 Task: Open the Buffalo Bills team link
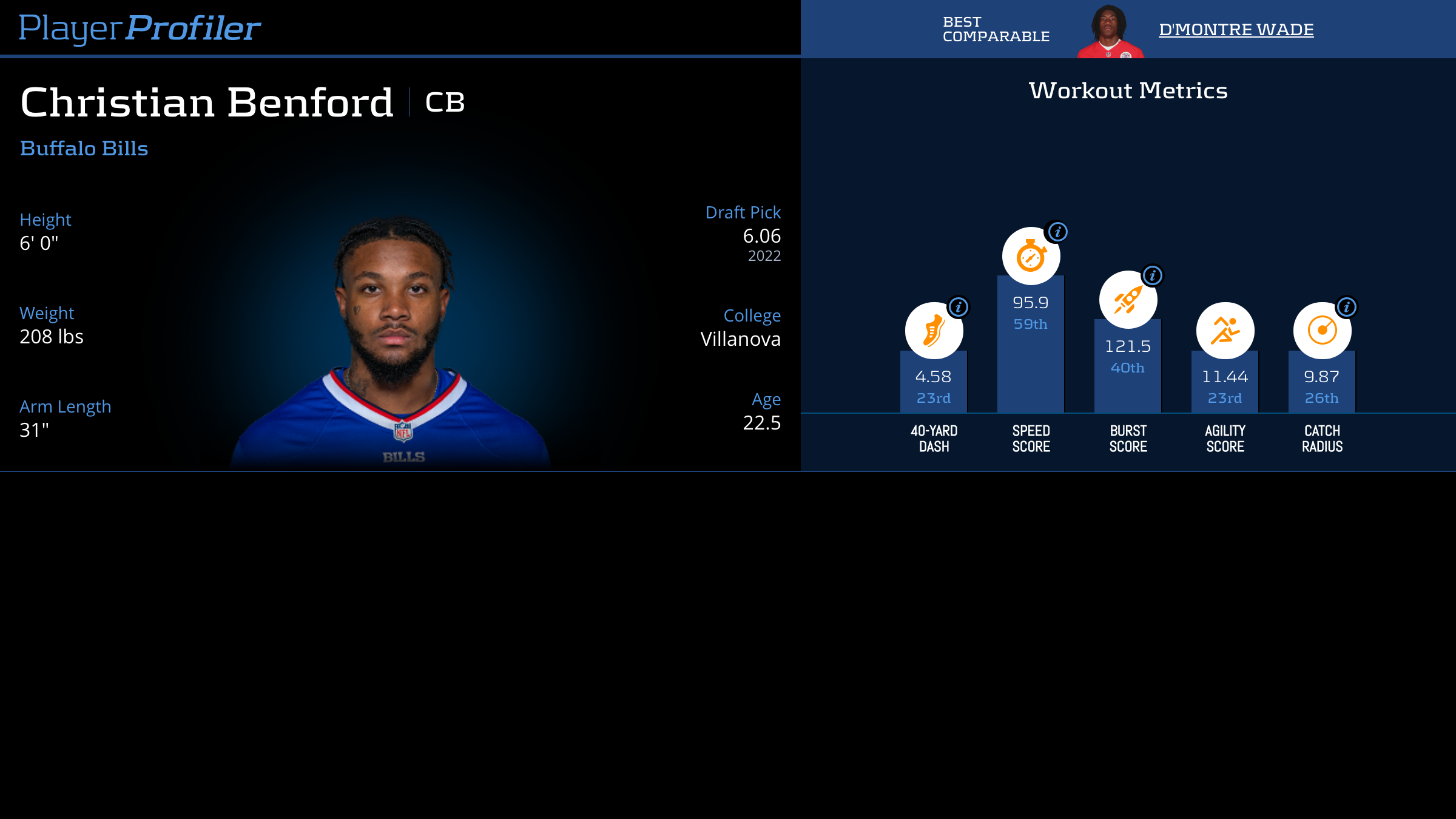pos(84,149)
